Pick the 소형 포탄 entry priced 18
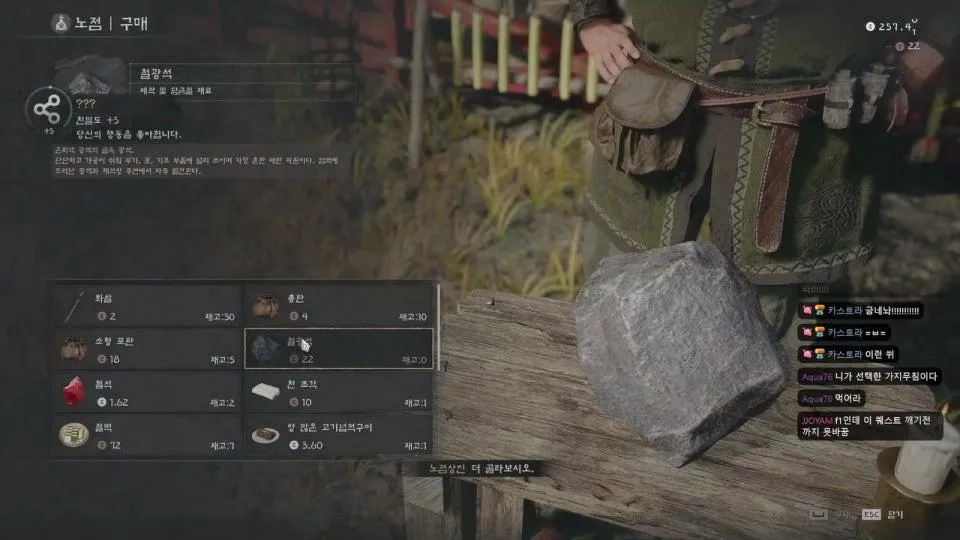Image resolution: width=960 pixels, height=540 pixels. click(150, 348)
